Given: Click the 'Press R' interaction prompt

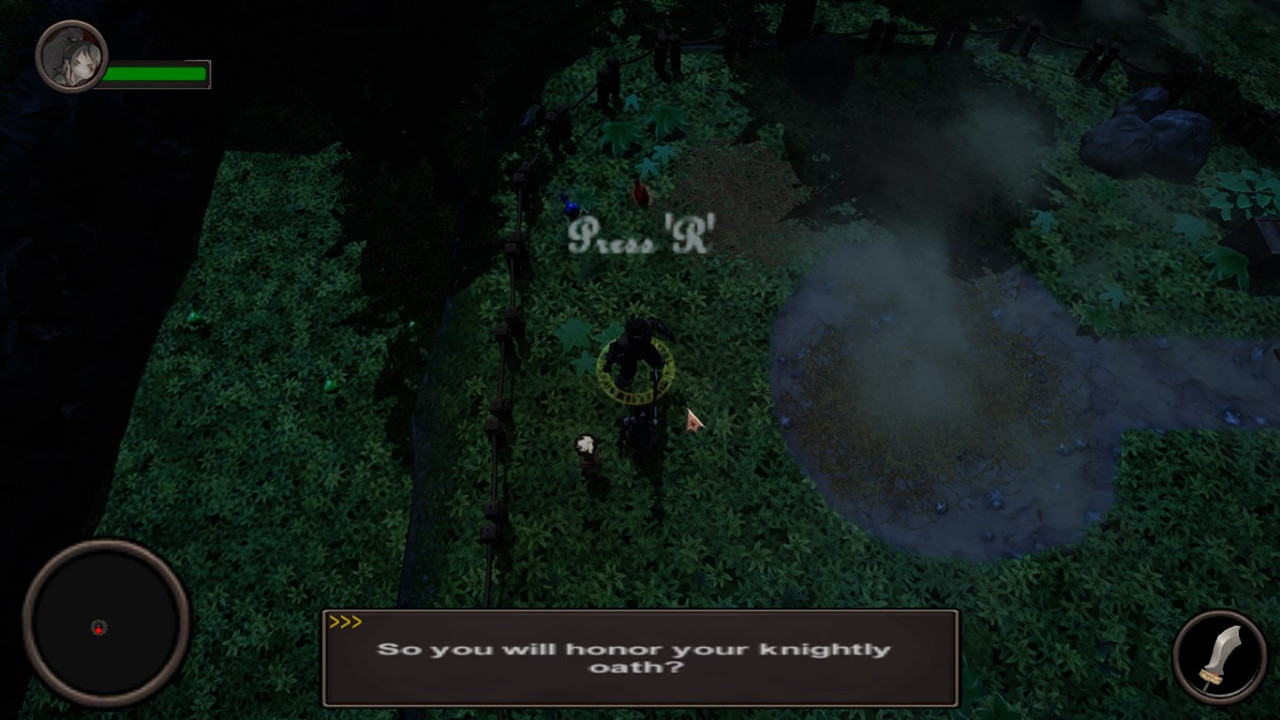Looking at the screenshot, I should tap(640, 238).
